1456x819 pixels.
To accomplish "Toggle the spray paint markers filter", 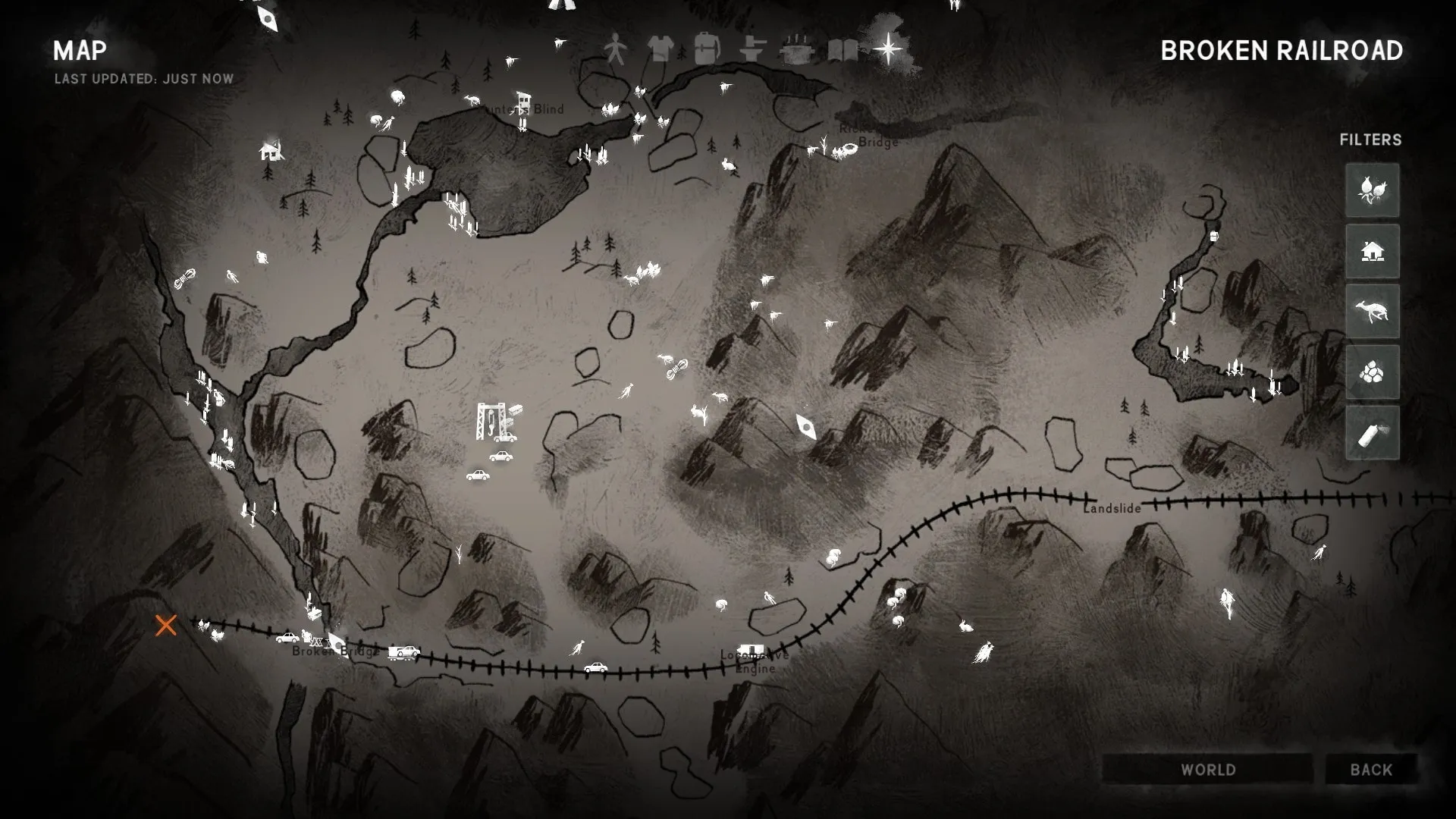I will click(1372, 433).
